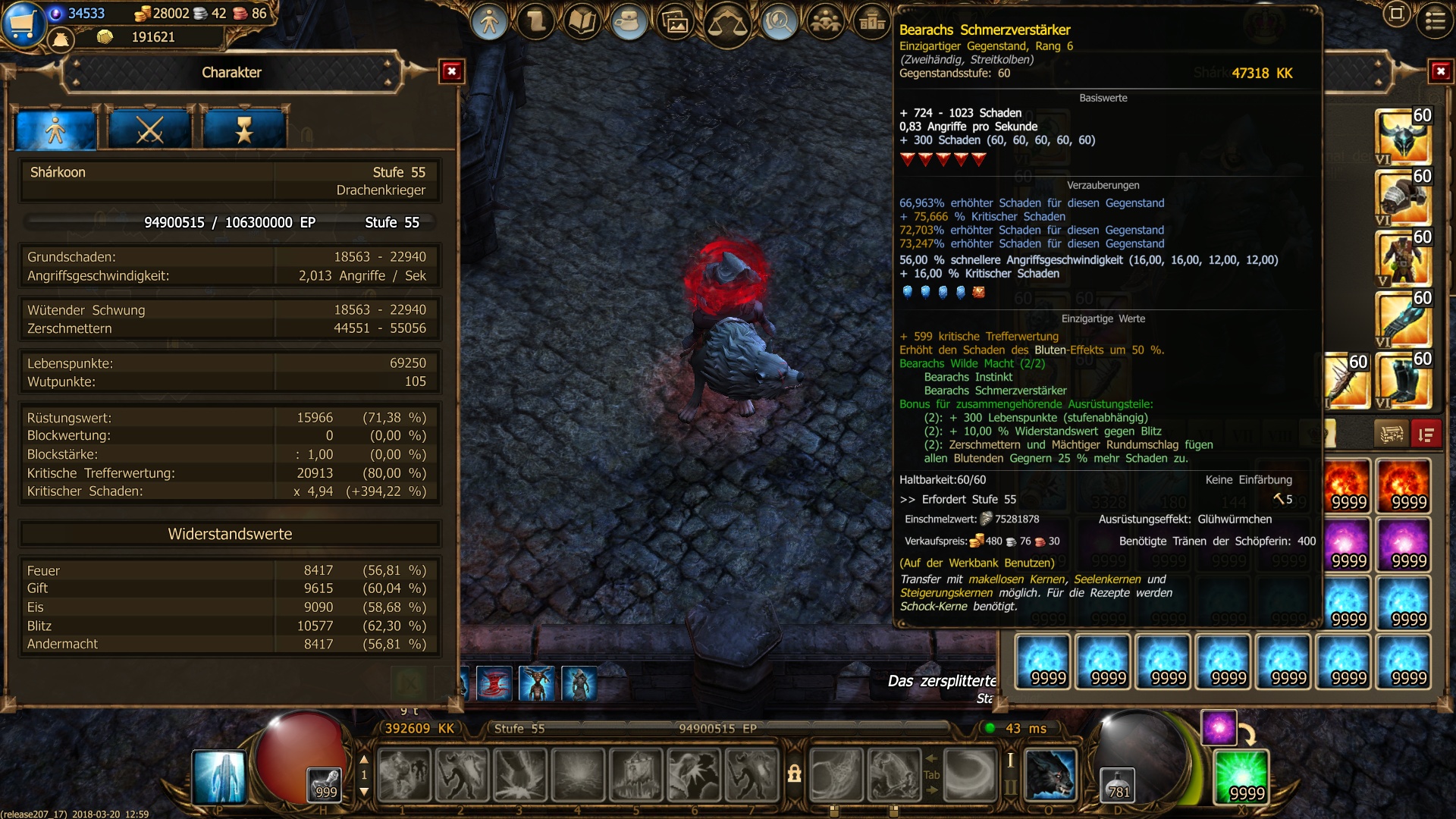
Task: Activate the wolf mount skill icon
Action: coord(1050,775)
